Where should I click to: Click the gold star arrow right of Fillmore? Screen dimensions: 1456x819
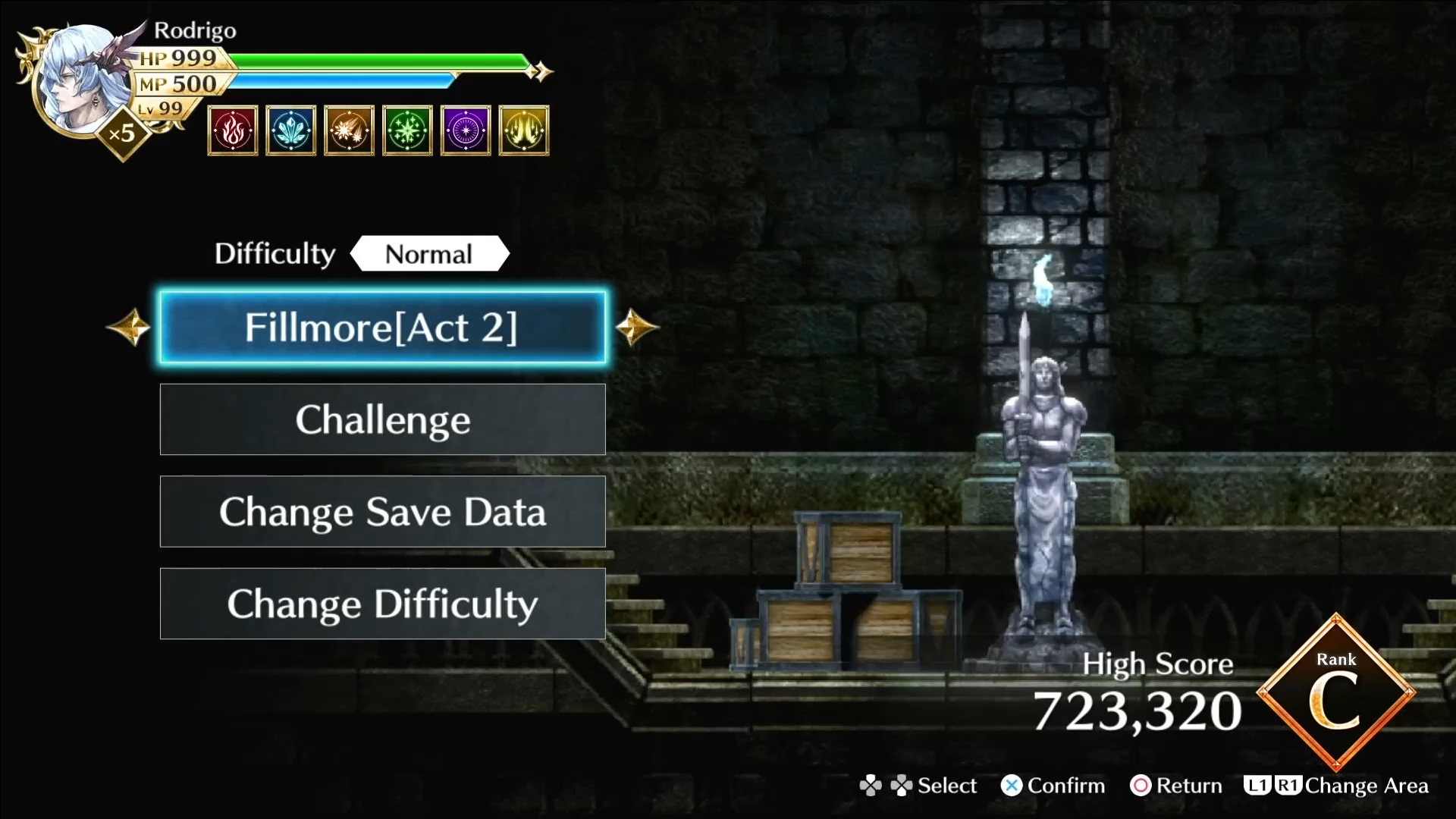point(636,328)
